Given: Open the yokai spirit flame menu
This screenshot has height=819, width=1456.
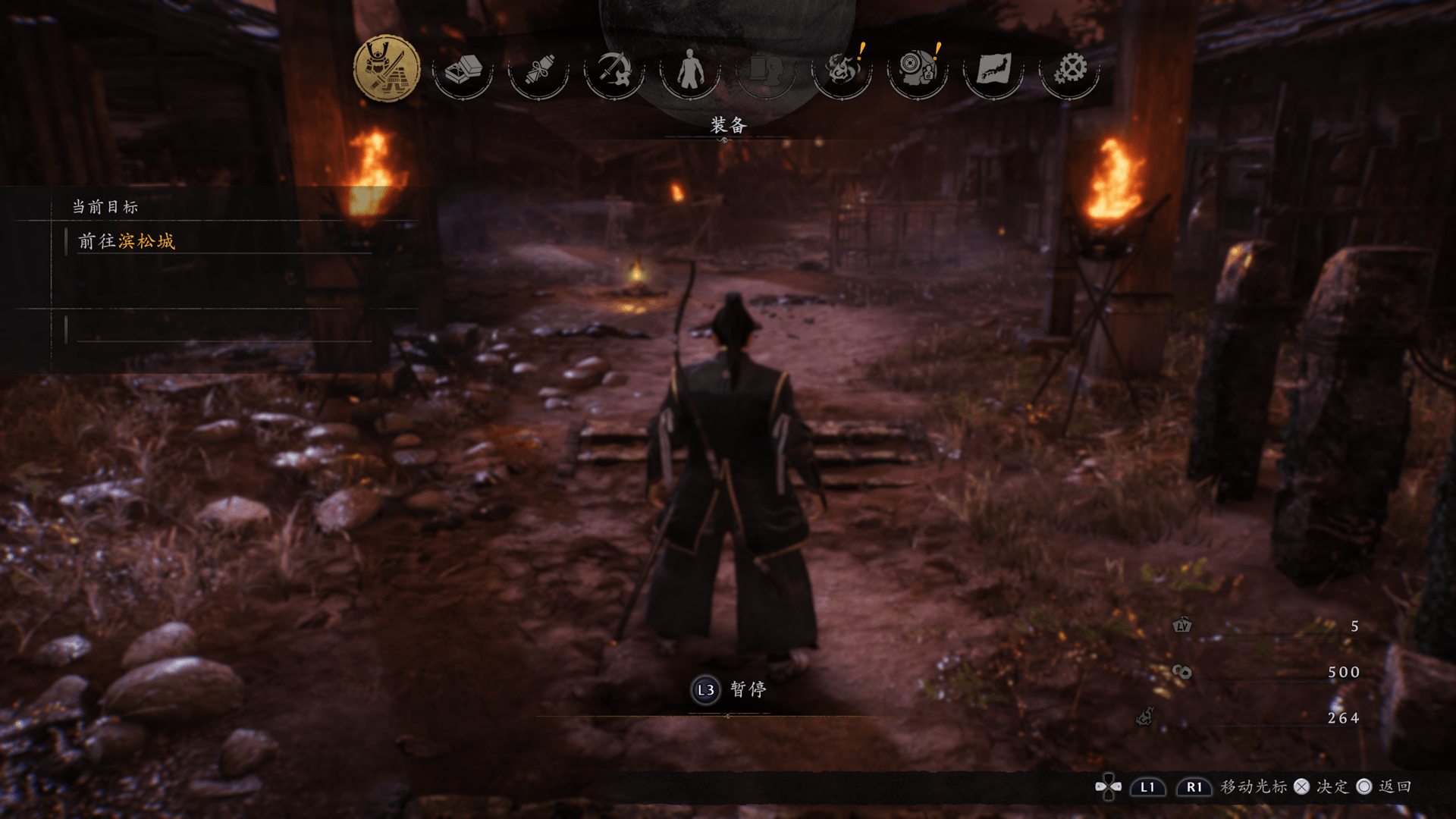Looking at the screenshot, I should pyautogui.click(x=842, y=70).
